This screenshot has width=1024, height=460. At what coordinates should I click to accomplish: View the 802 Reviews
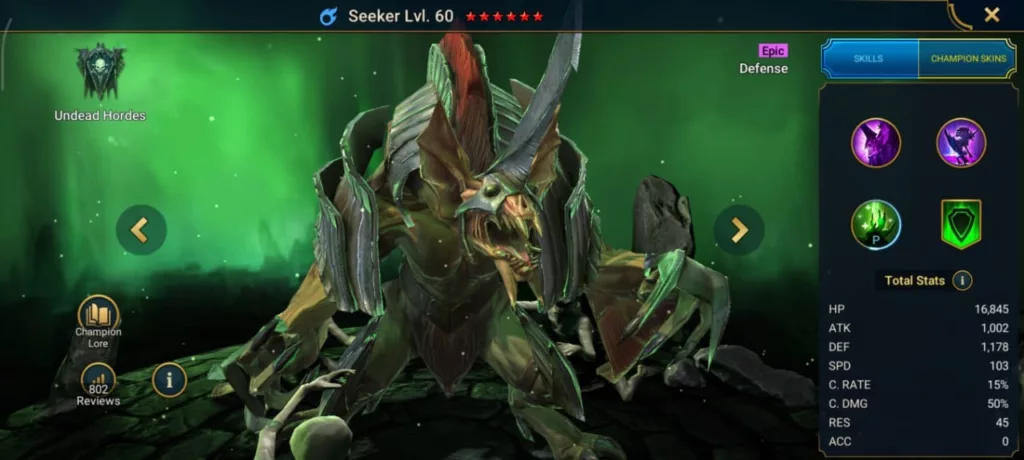(x=98, y=385)
